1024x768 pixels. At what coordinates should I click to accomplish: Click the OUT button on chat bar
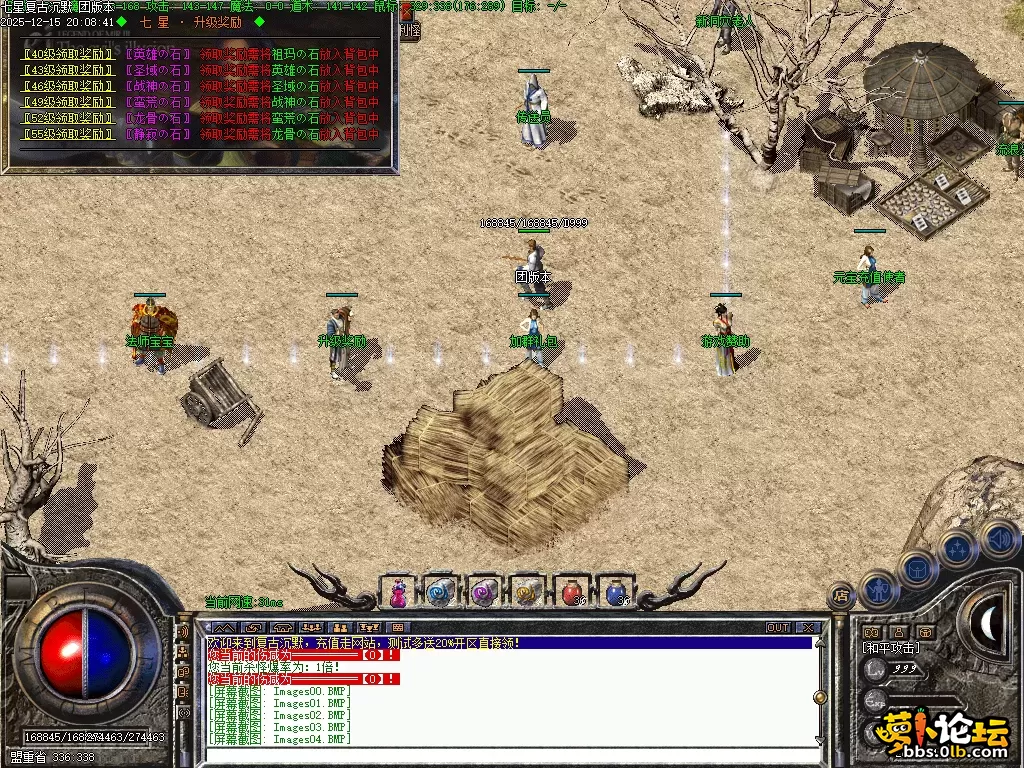pos(778,628)
